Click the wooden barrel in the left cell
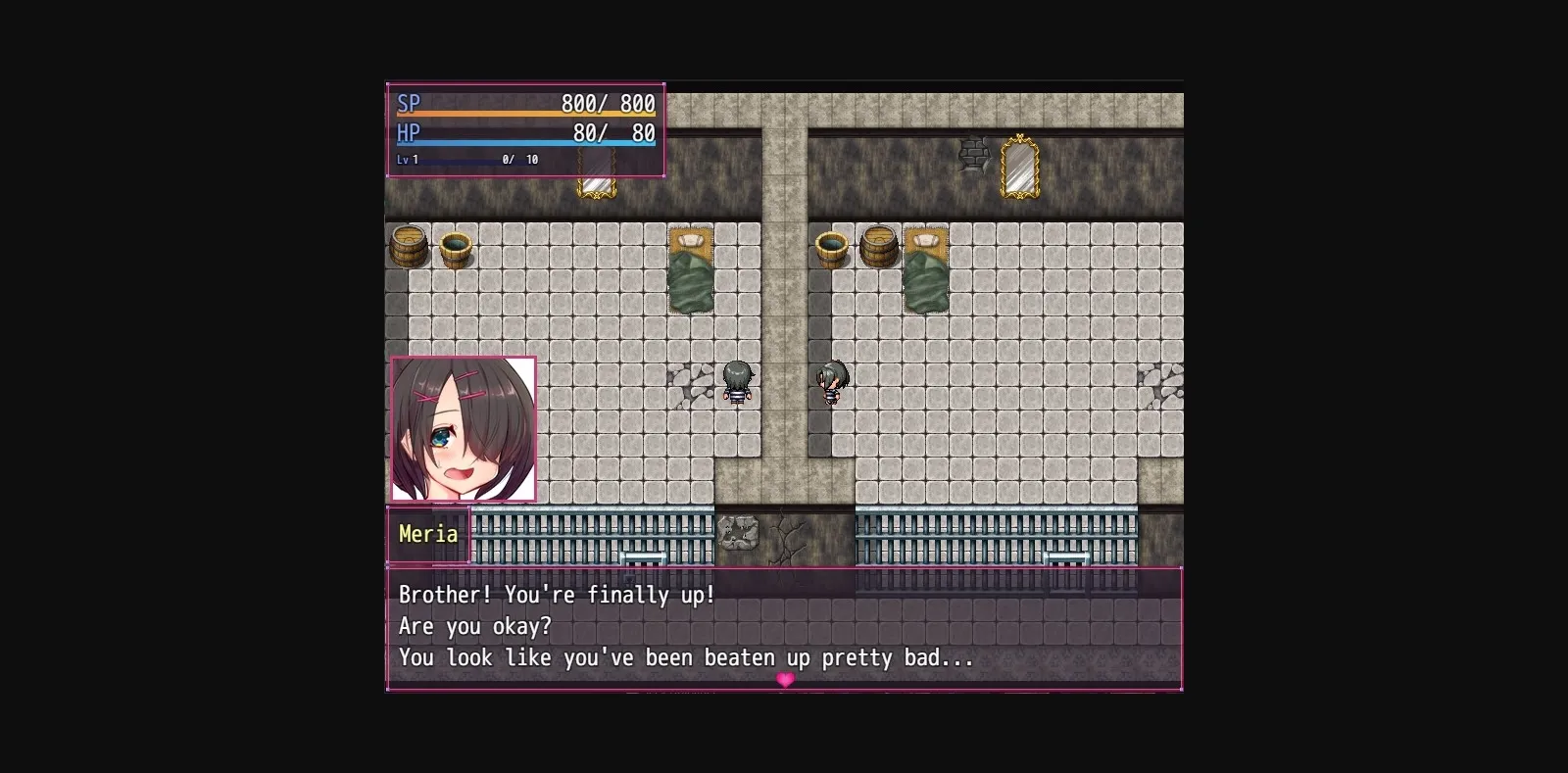The height and width of the screenshot is (773, 1568). point(408,248)
